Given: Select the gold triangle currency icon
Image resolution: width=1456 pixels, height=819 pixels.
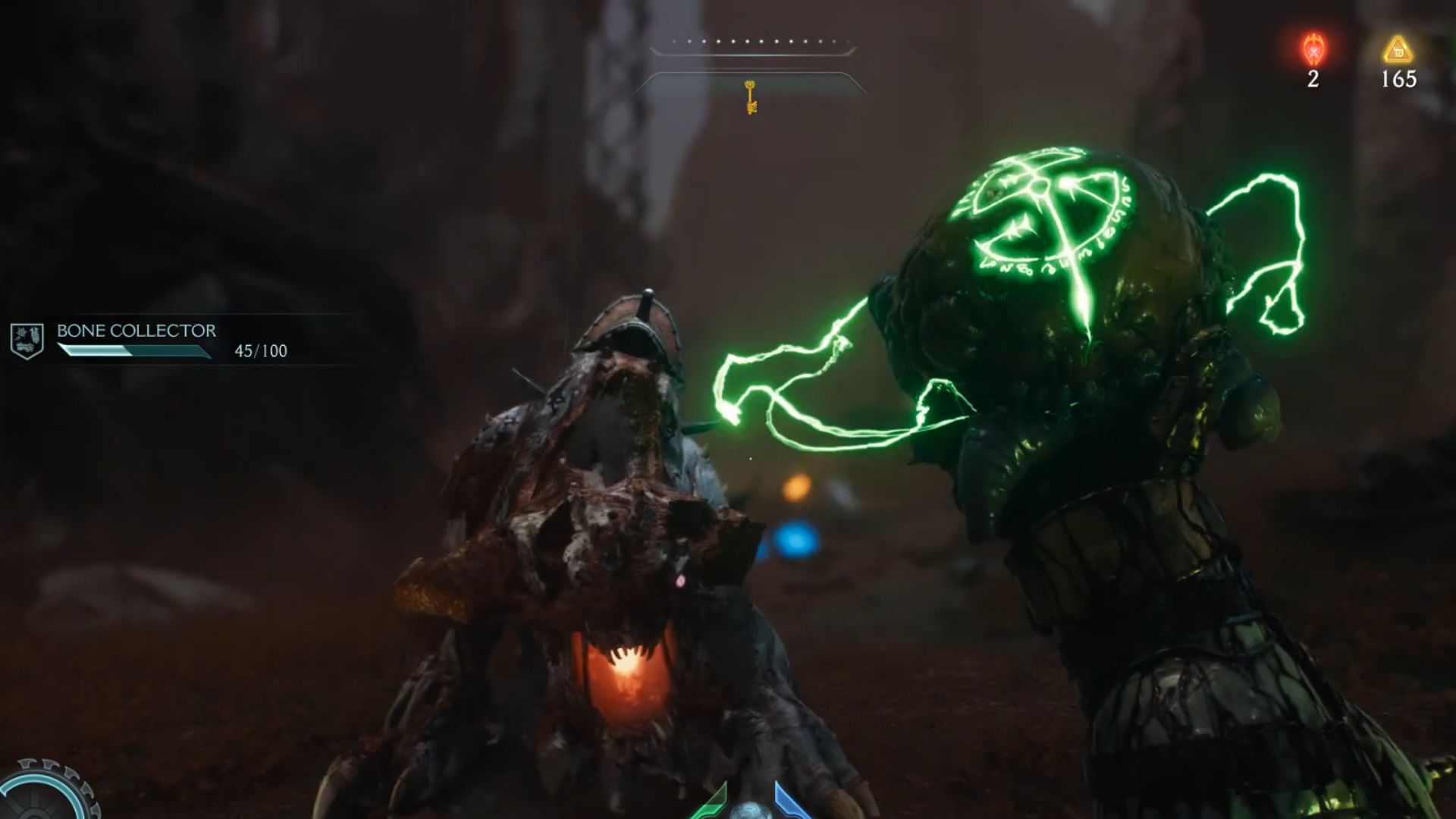Looking at the screenshot, I should [x=1398, y=50].
